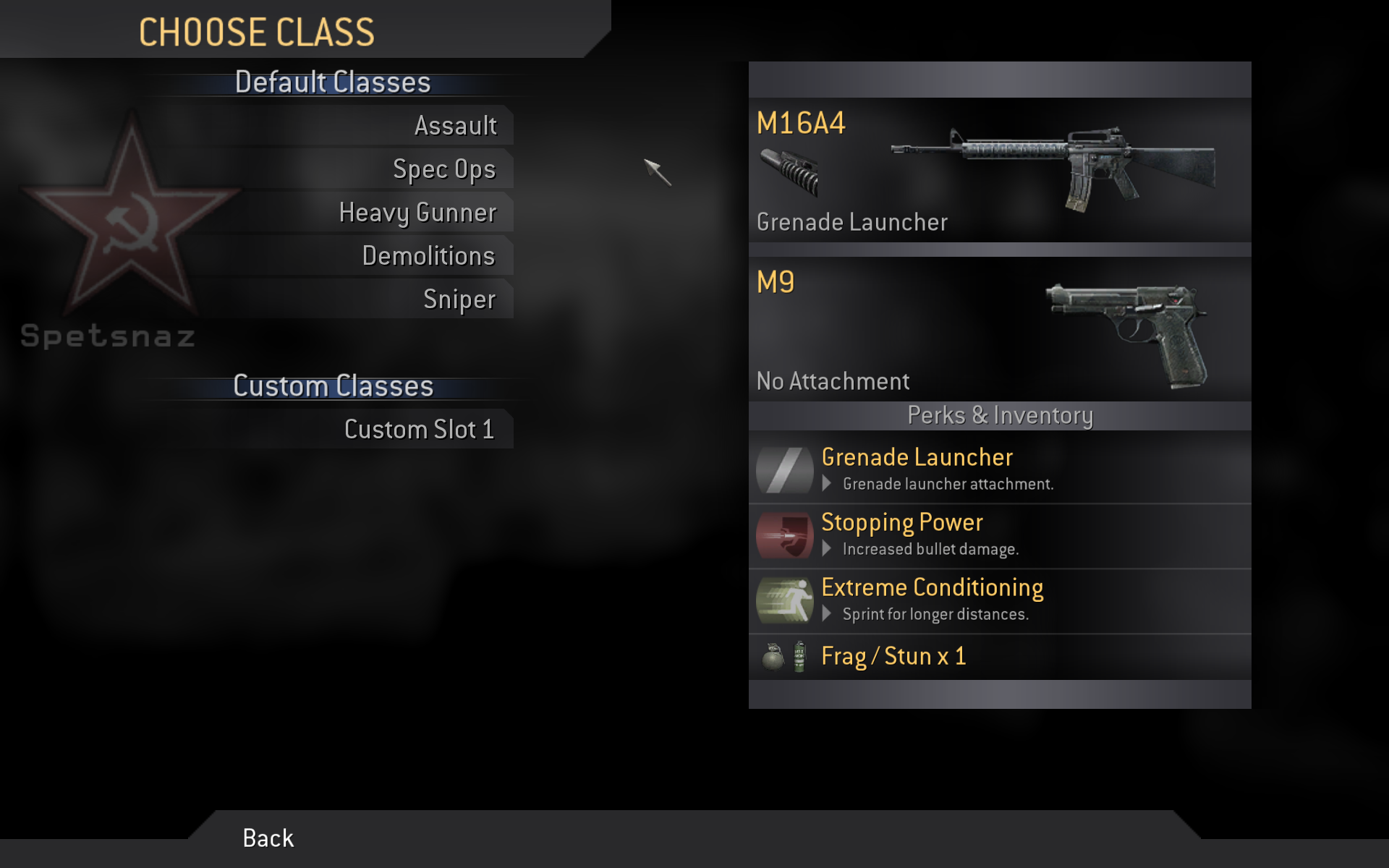Select Custom Slot 1 class

419,430
